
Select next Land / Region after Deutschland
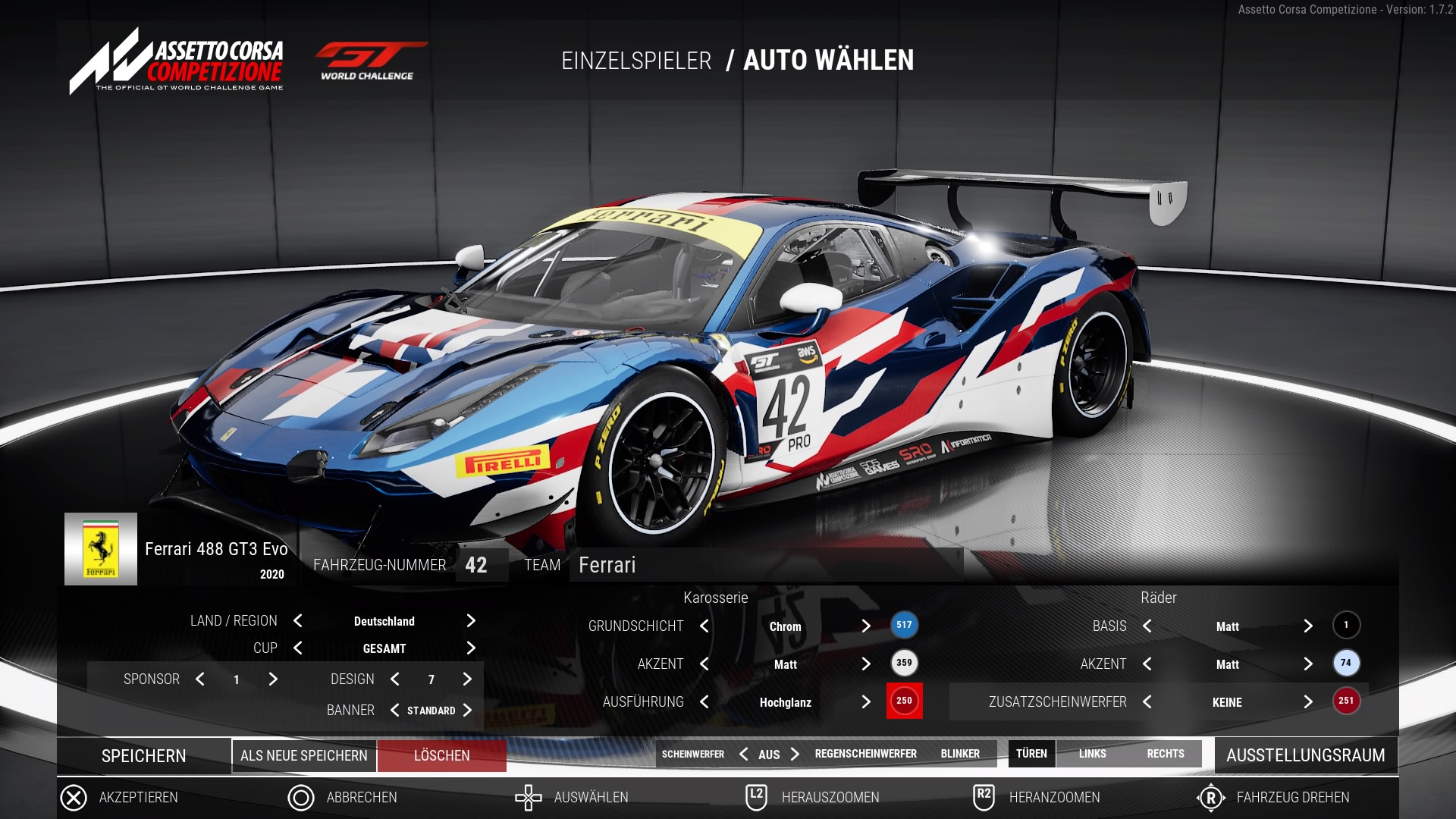point(471,621)
